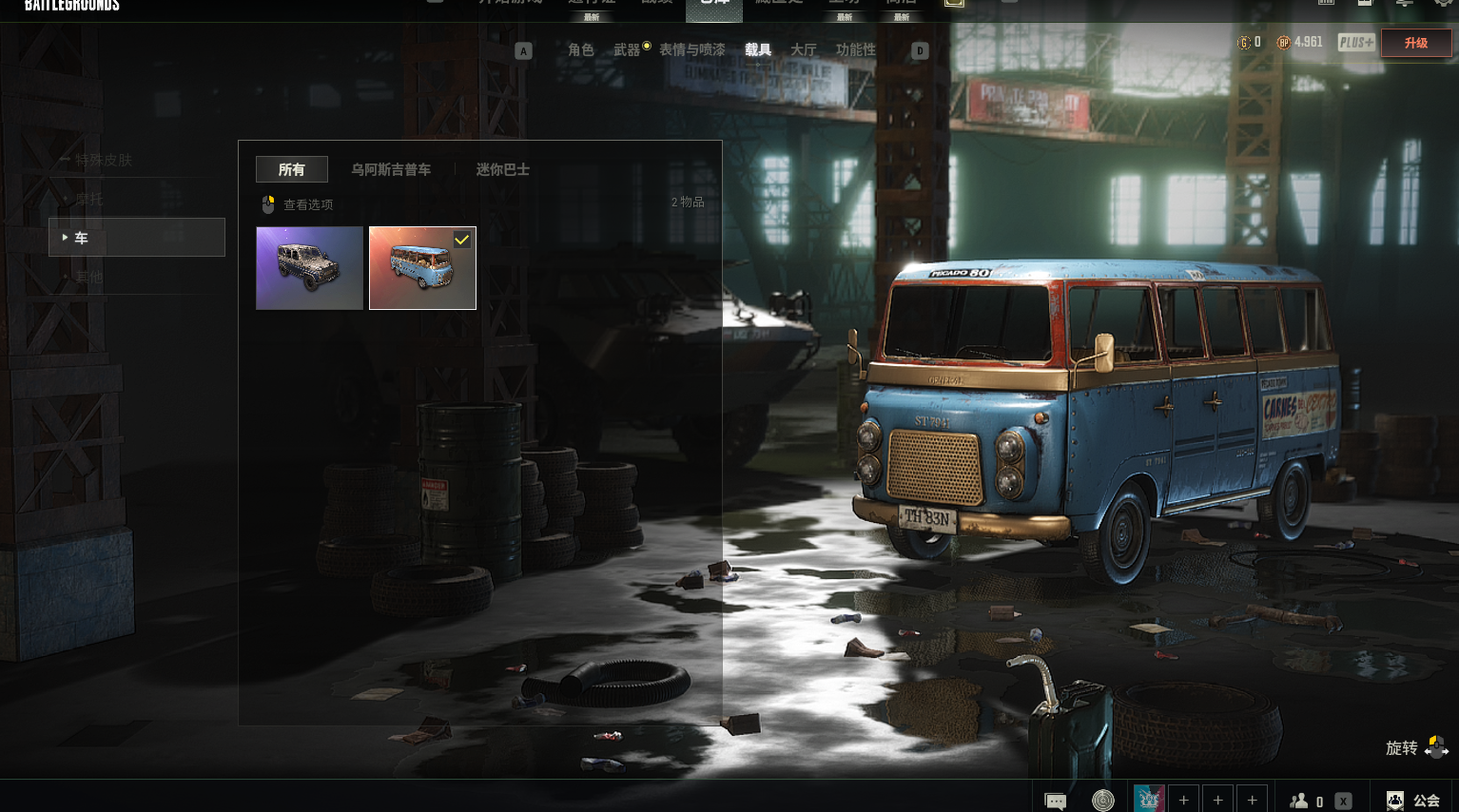Open the 特殊皮肤 category

coord(104,160)
